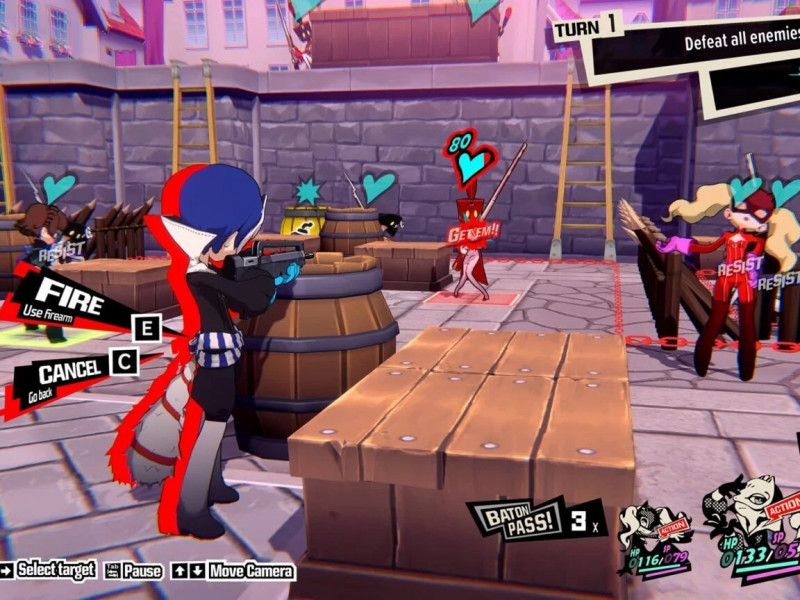Select CANCEL to go back

(68, 375)
